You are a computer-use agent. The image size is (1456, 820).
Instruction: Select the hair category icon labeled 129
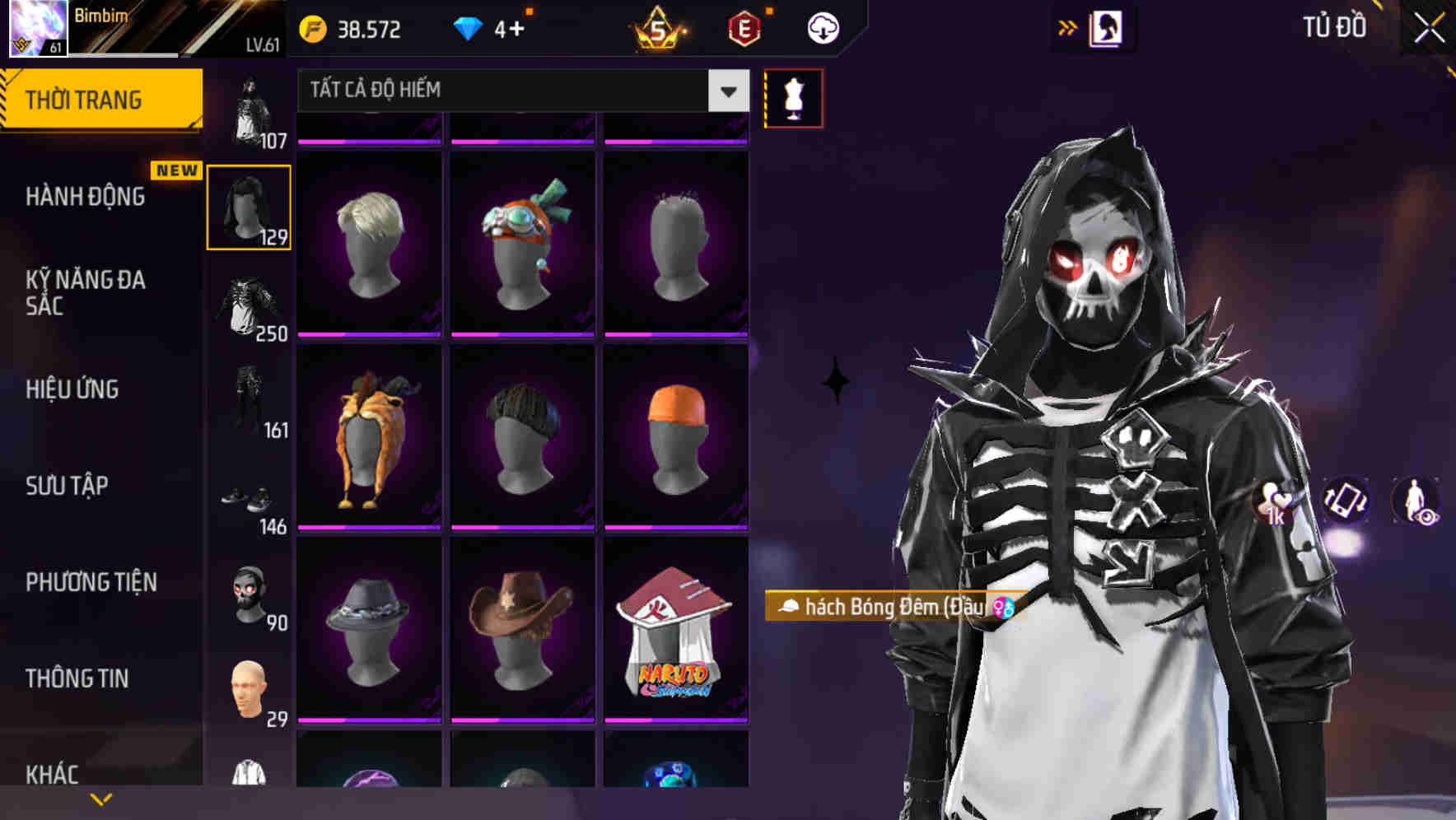(x=250, y=206)
